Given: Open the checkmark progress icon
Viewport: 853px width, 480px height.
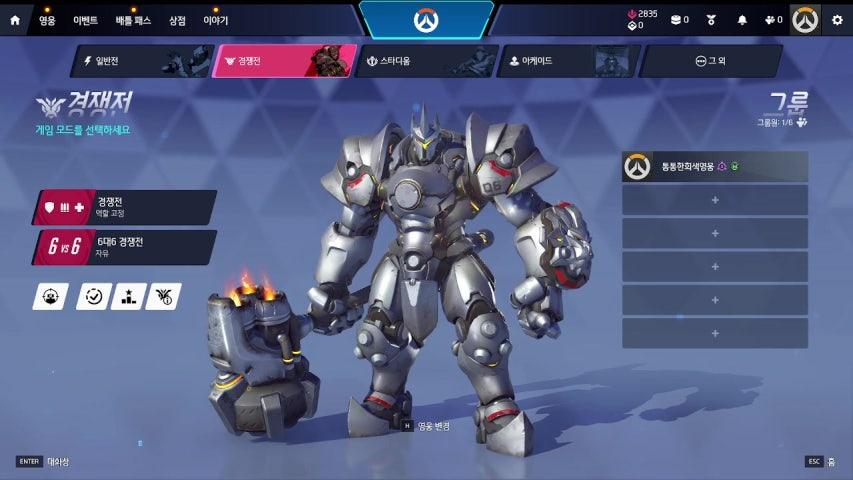Looking at the screenshot, I should (x=93, y=296).
